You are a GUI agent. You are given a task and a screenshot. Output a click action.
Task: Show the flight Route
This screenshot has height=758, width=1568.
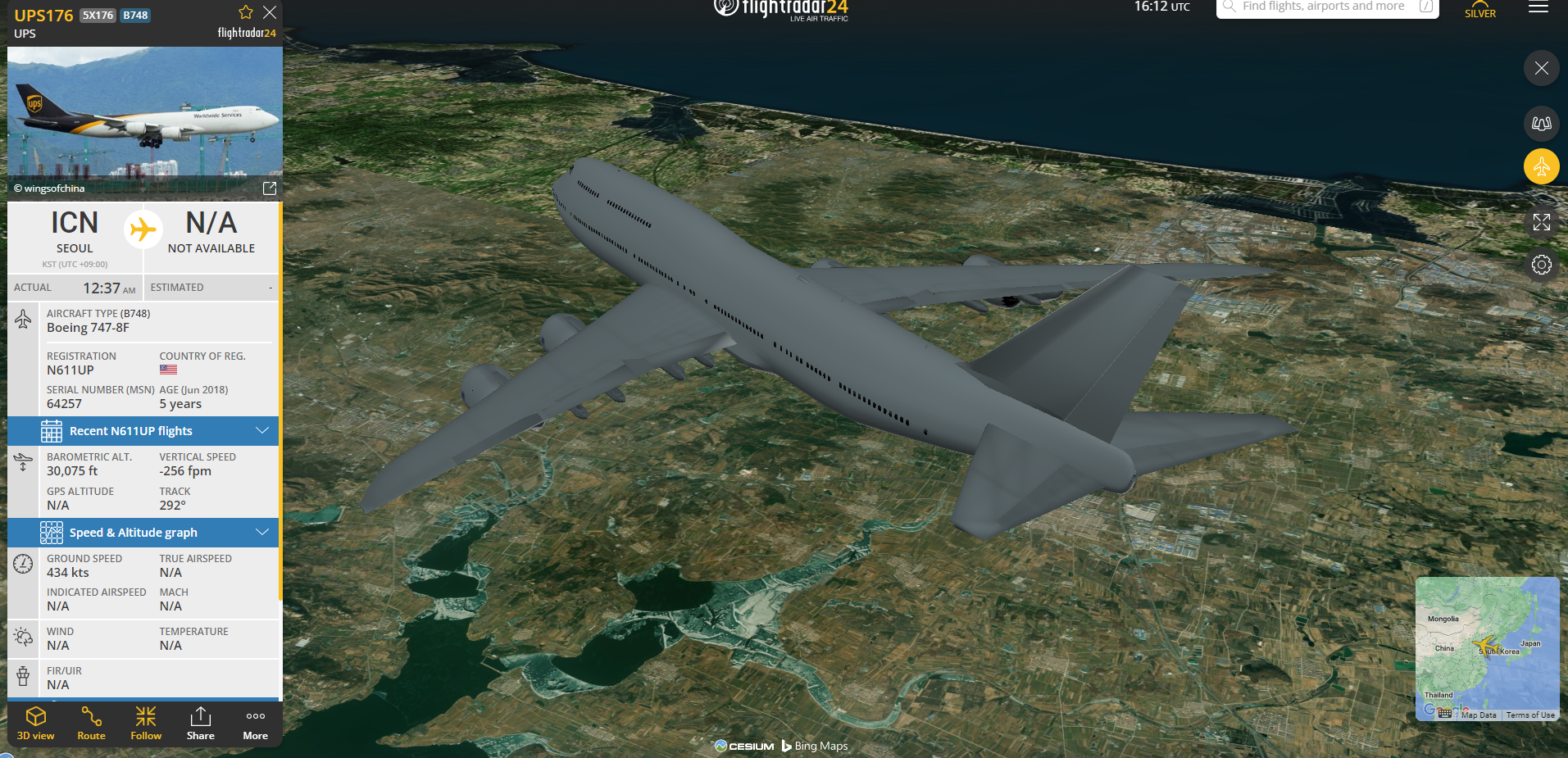pos(91,723)
